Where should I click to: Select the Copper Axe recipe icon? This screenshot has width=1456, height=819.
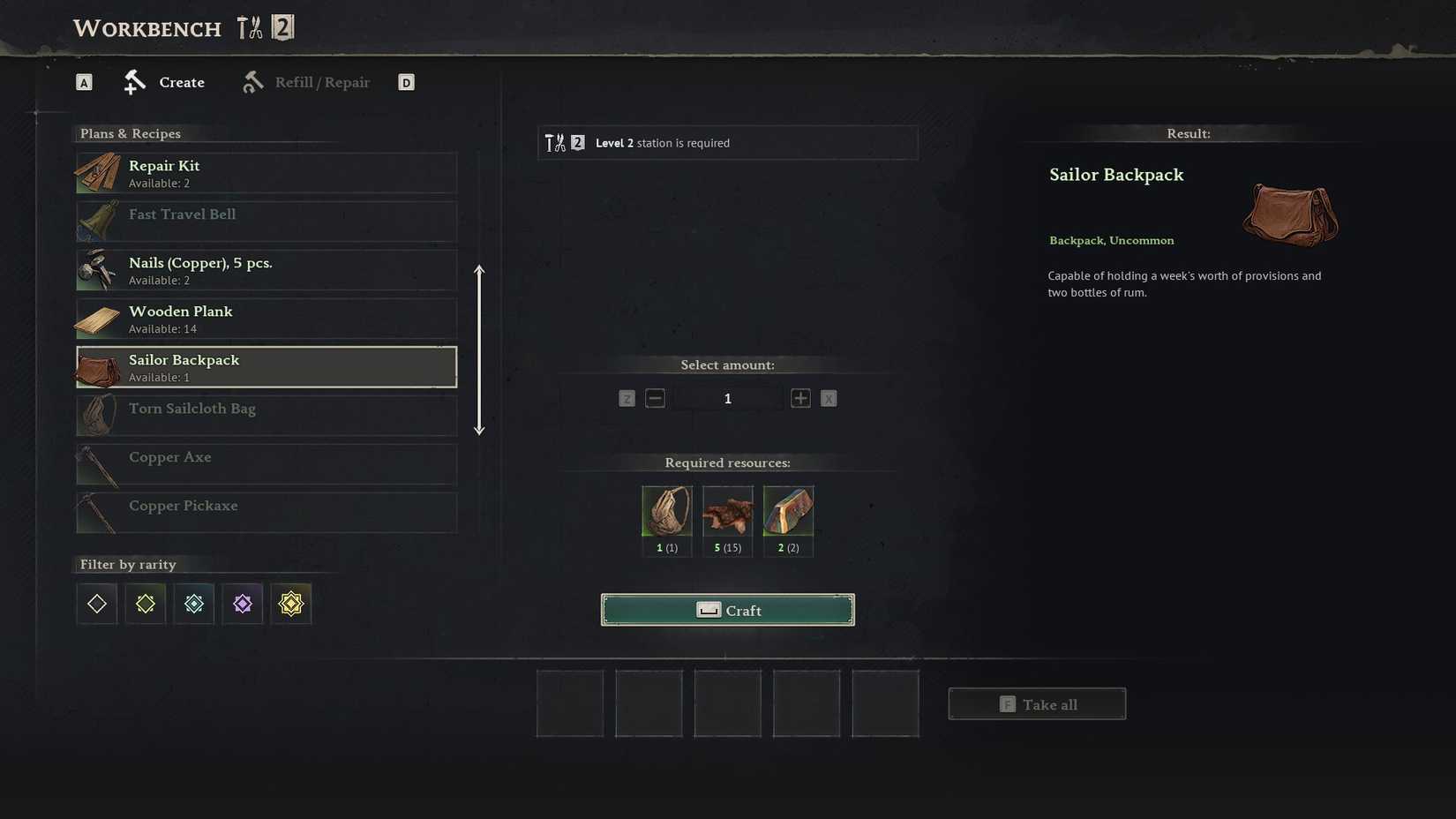[97, 464]
